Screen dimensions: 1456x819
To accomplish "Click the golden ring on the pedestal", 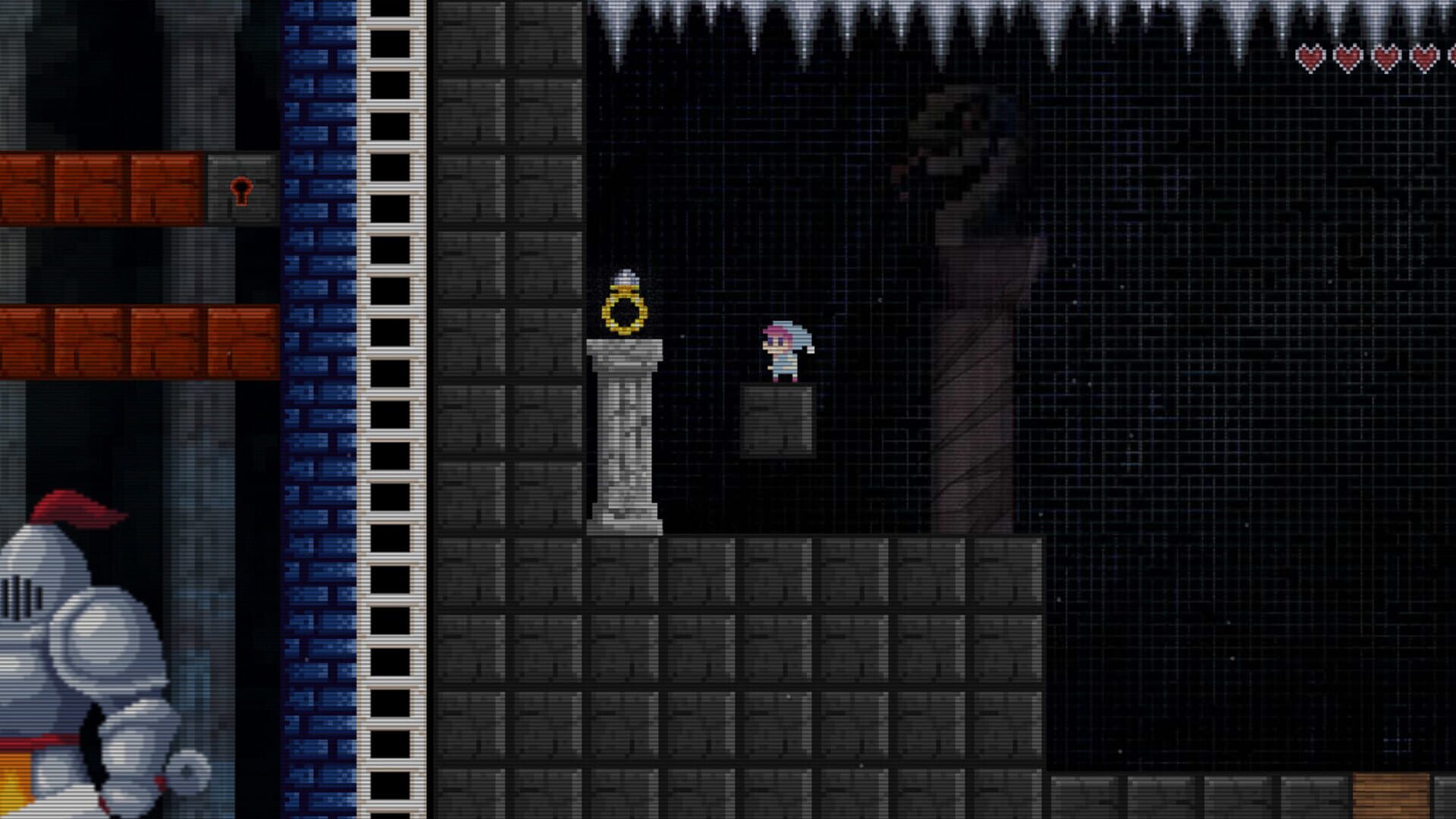I will [623, 311].
